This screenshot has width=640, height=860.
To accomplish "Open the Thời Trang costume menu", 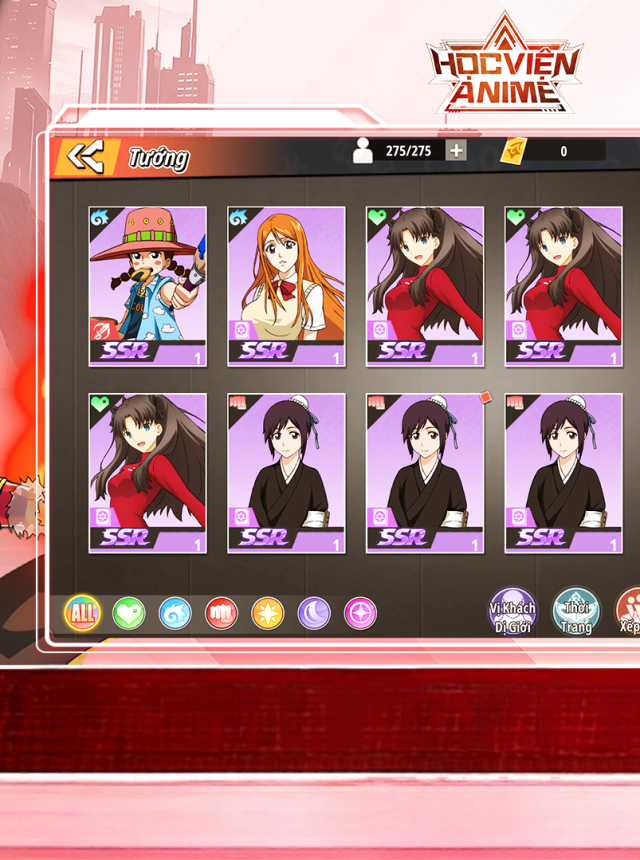I will point(576,611).
